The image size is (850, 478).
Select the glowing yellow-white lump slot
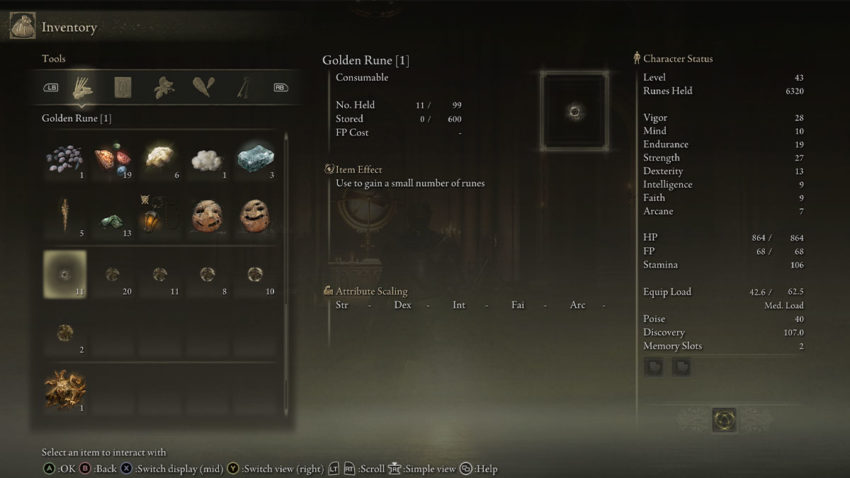coord(160,157)
